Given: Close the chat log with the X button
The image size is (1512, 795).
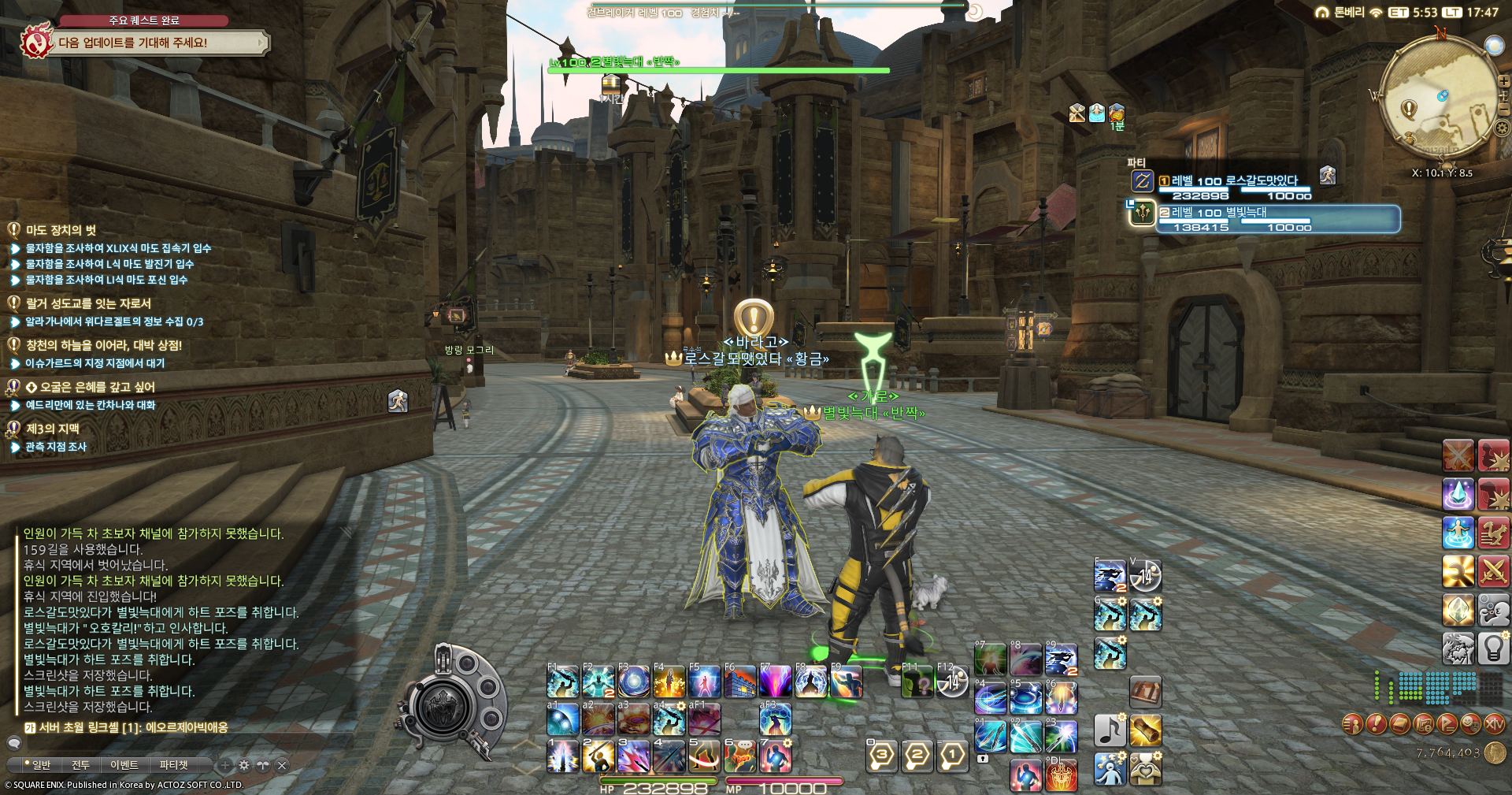Looking at the screenshot, I should 282,765.
